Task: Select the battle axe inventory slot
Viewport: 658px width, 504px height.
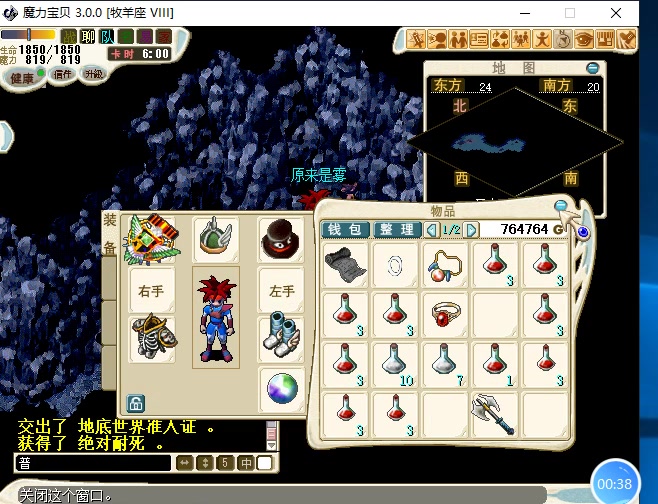Action: click(495, 412)
